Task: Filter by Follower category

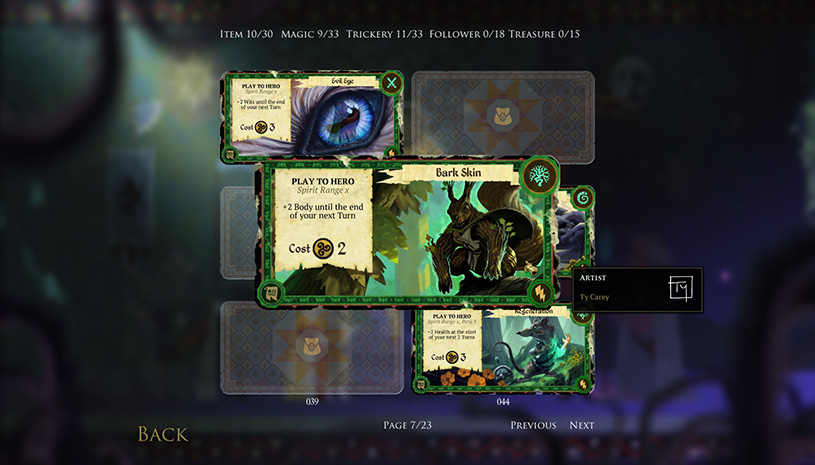Action: click(465, 34)
